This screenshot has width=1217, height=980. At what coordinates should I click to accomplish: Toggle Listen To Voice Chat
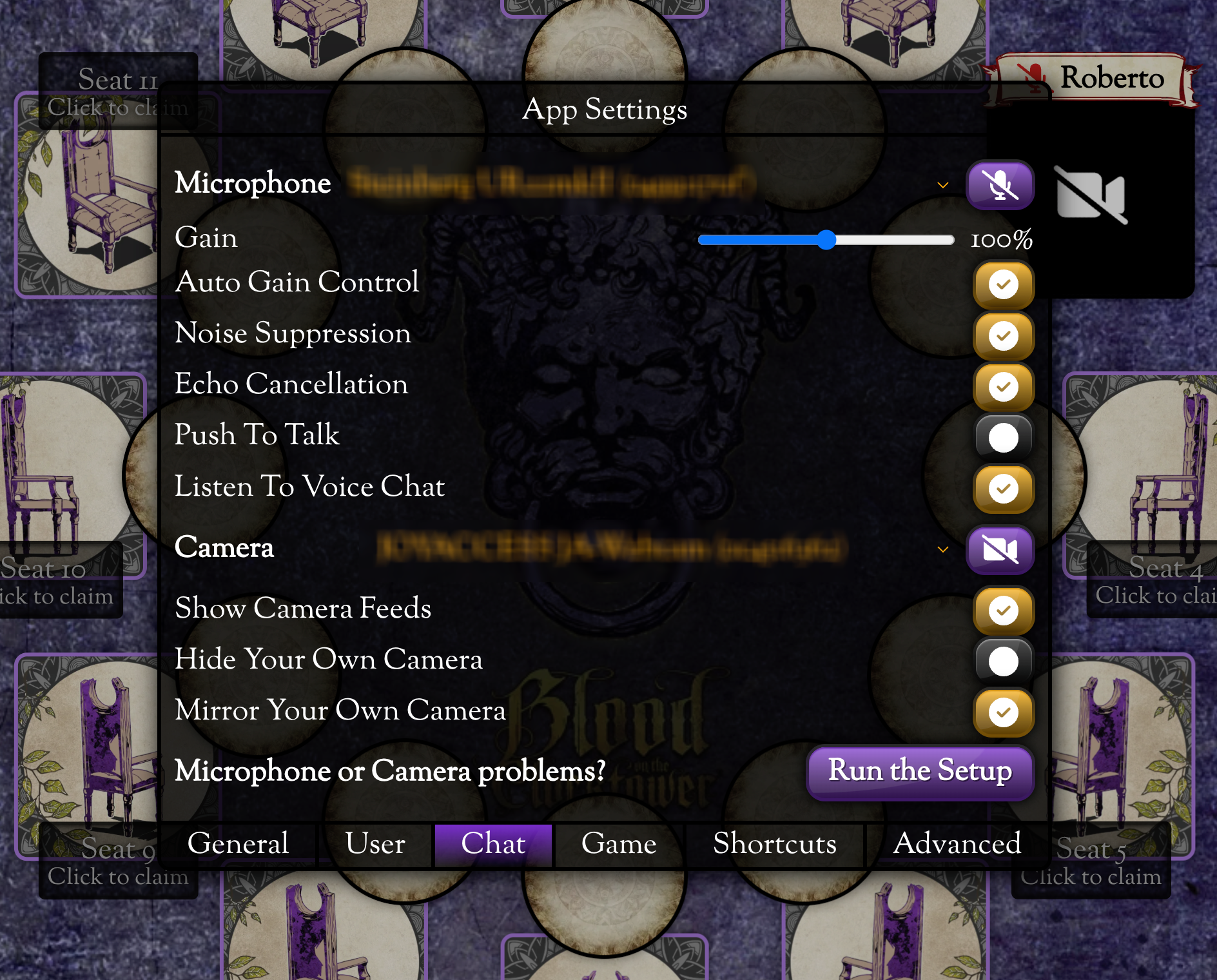[x=1003, y=489]
